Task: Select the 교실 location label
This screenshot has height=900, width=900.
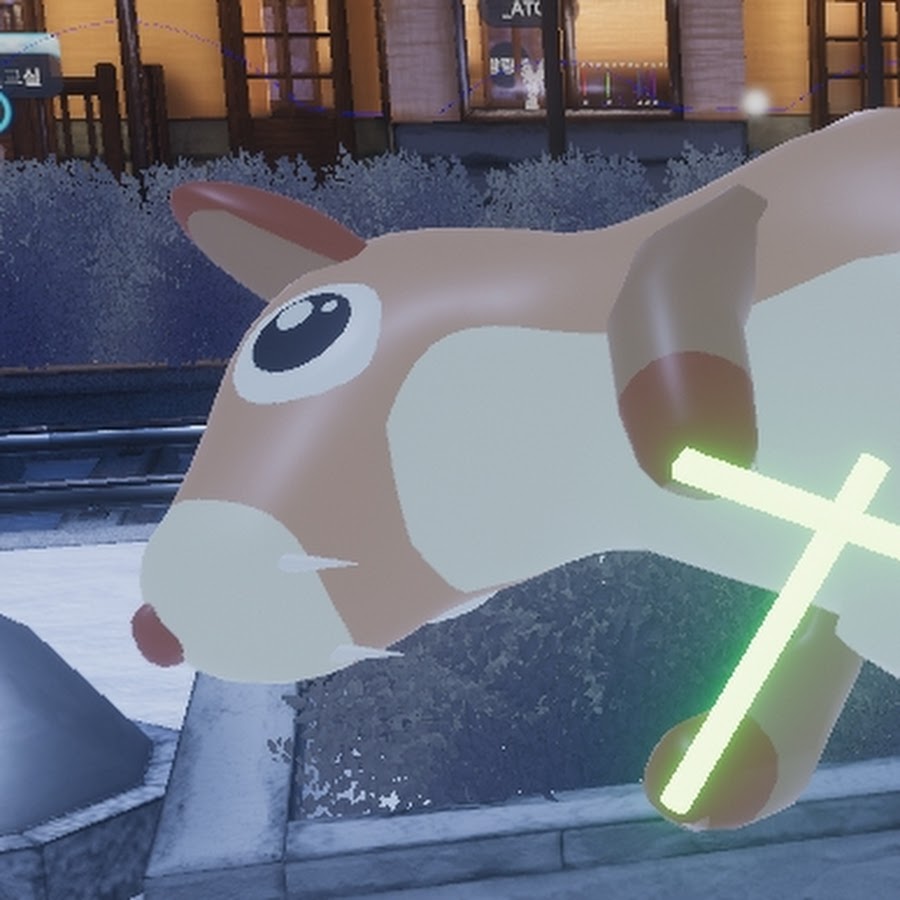Action: pos(25,76)
